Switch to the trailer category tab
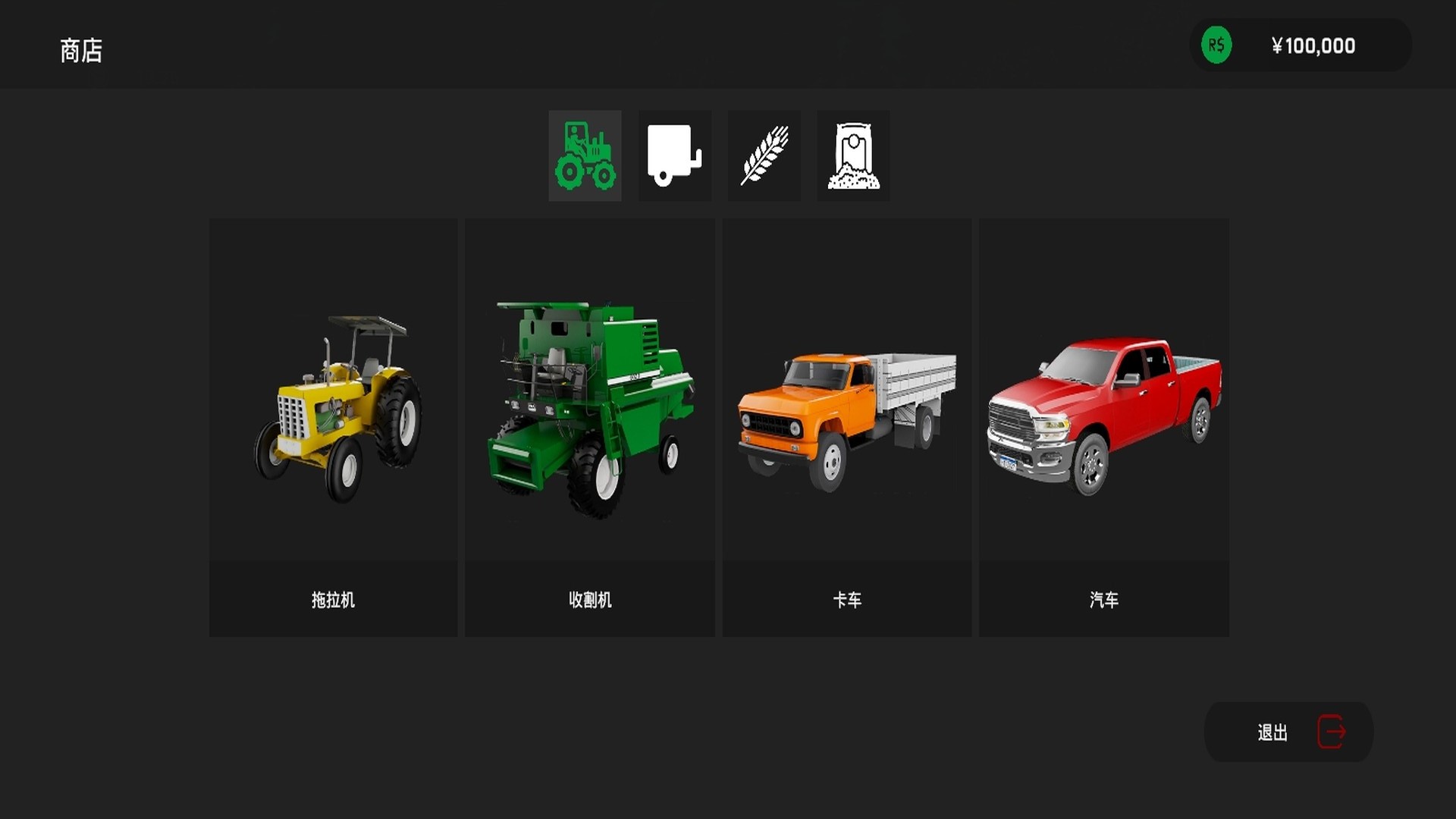This screenshot has width=1456, height=819. click(674, 155)
